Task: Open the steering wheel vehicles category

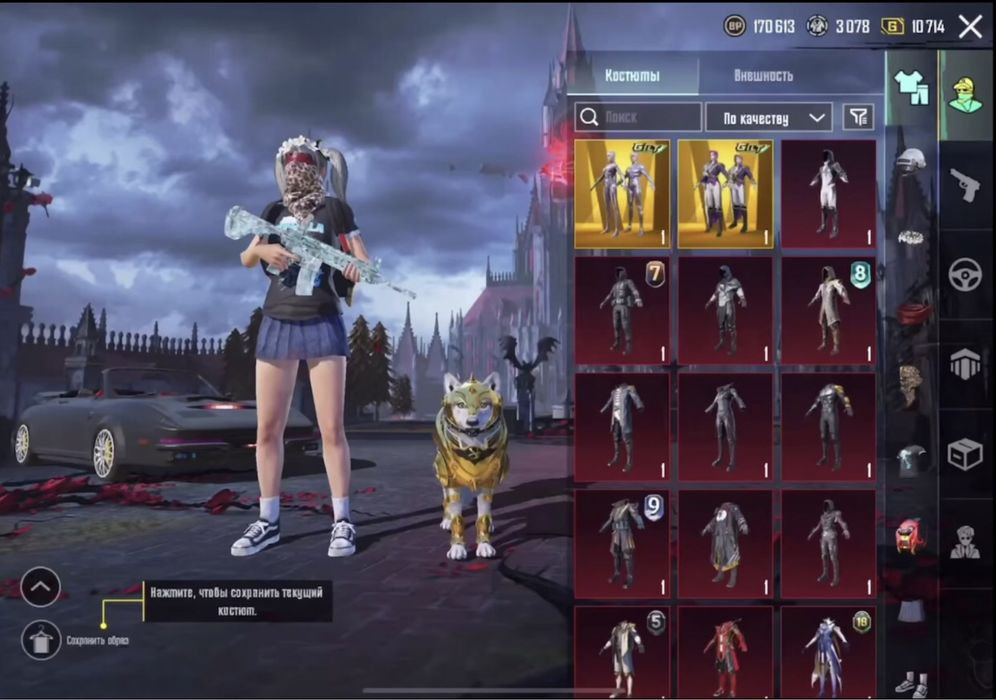Action: click(x=965, y=276)
